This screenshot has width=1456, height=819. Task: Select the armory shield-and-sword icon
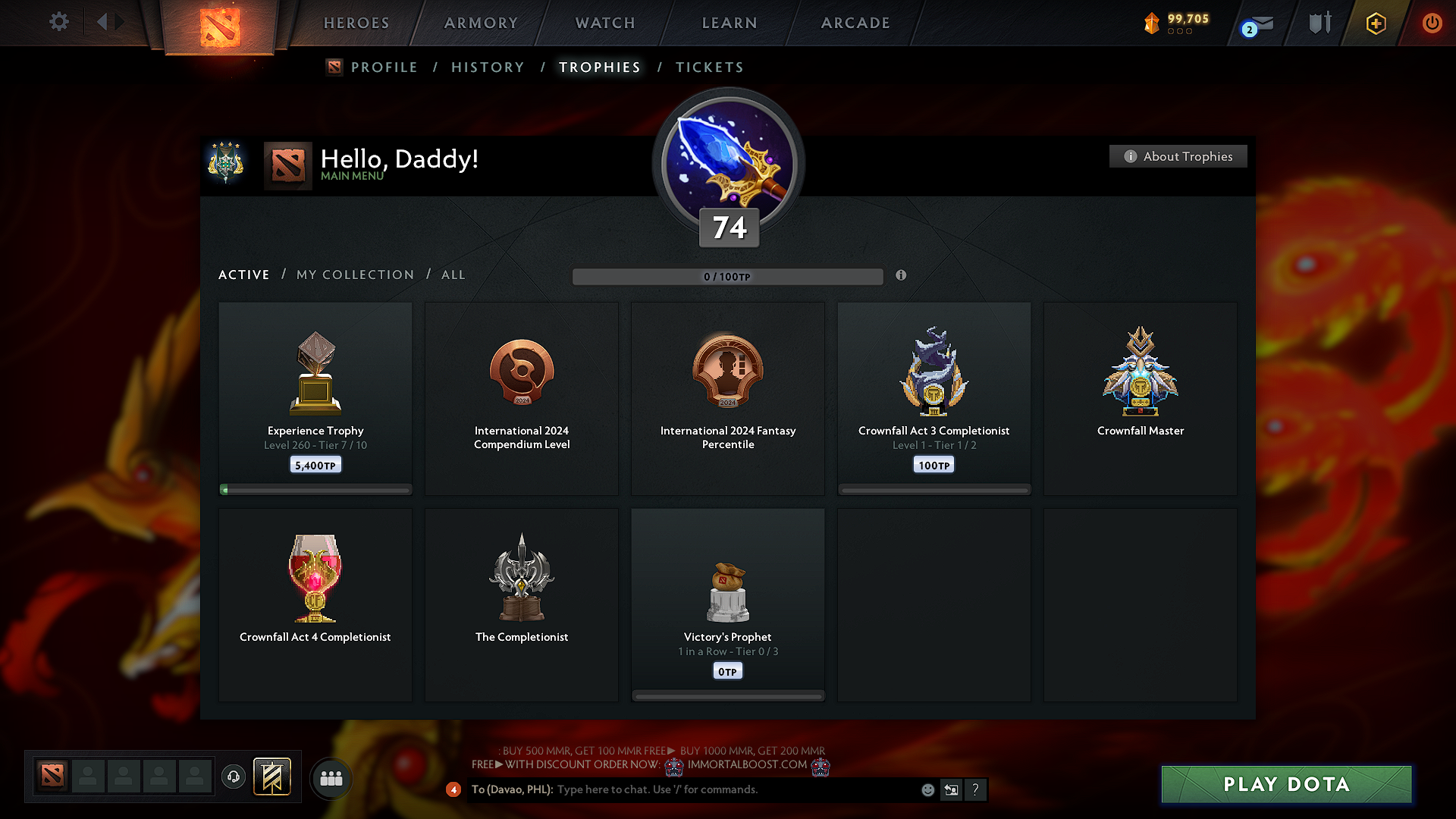(1319, 23)
